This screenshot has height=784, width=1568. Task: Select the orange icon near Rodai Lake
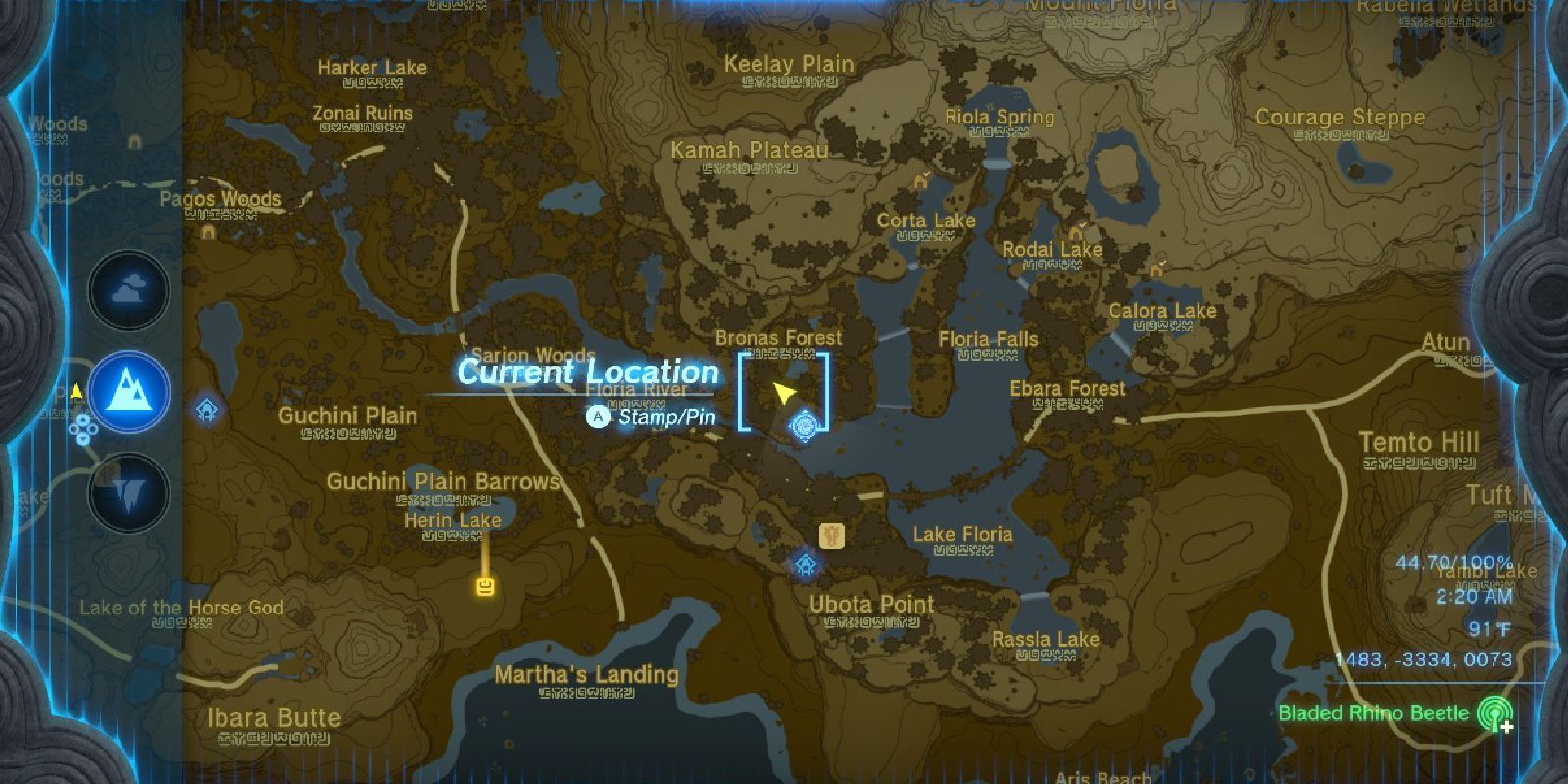coord(1074,234)
